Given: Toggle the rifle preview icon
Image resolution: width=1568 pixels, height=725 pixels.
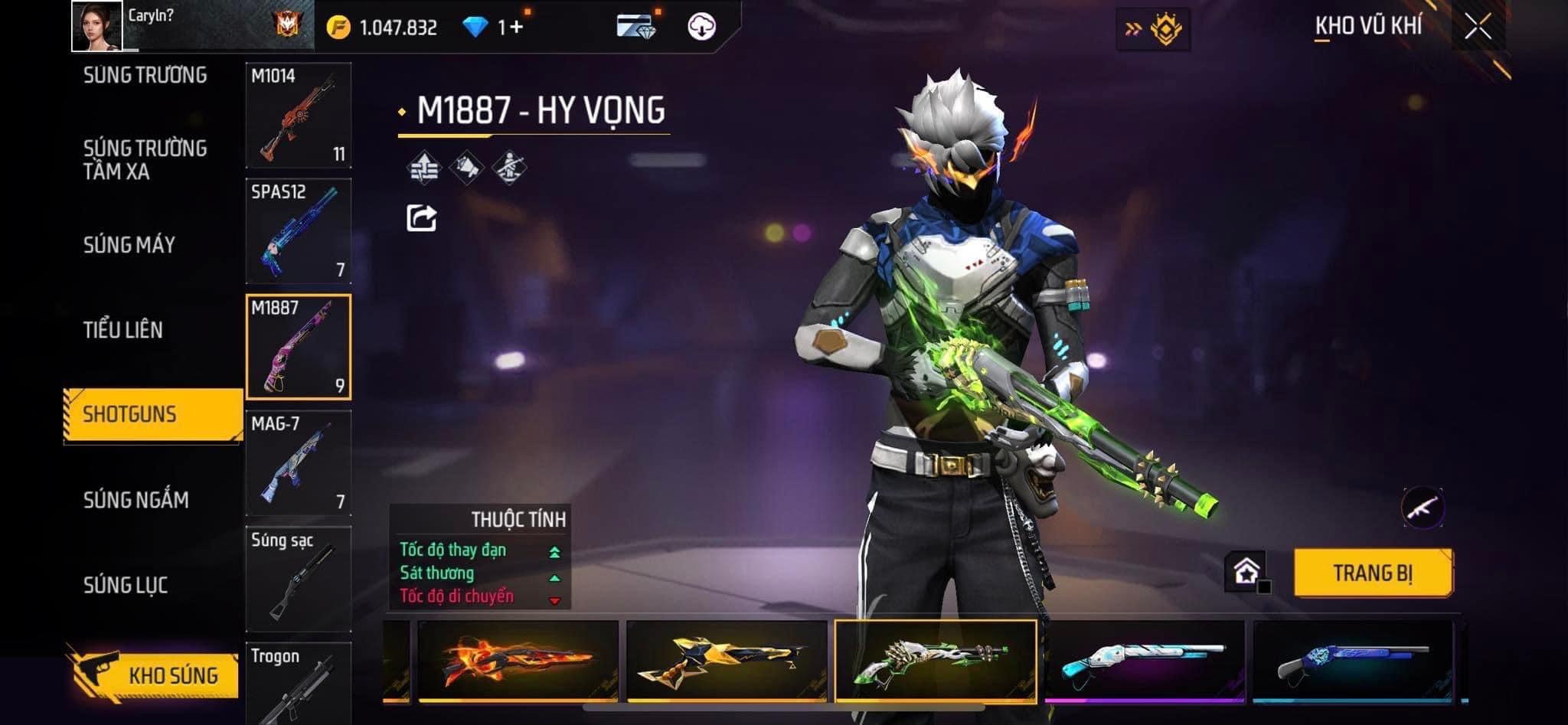Looking at the screenshot, I should click(1423, 507).
